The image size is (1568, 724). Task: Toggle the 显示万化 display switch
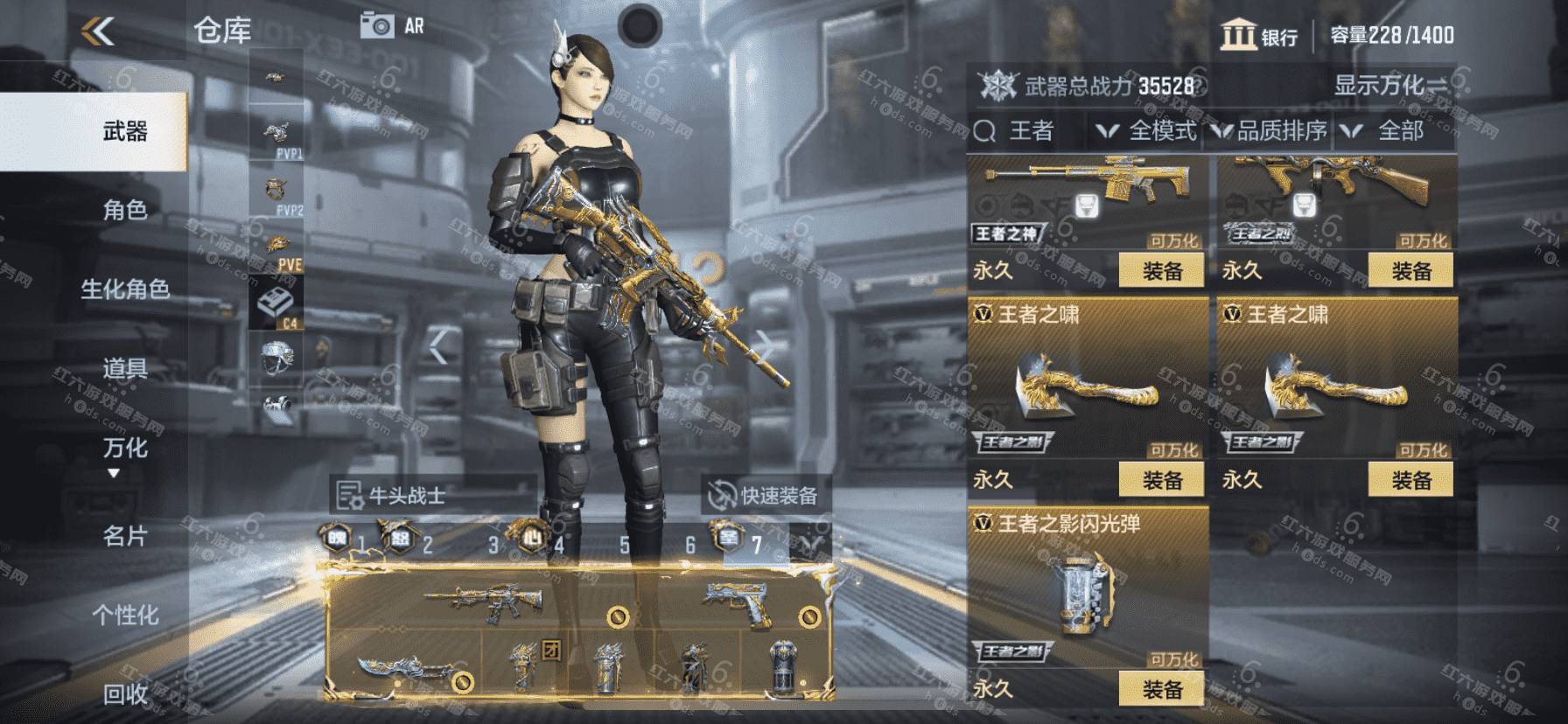tap(1389, 85)
